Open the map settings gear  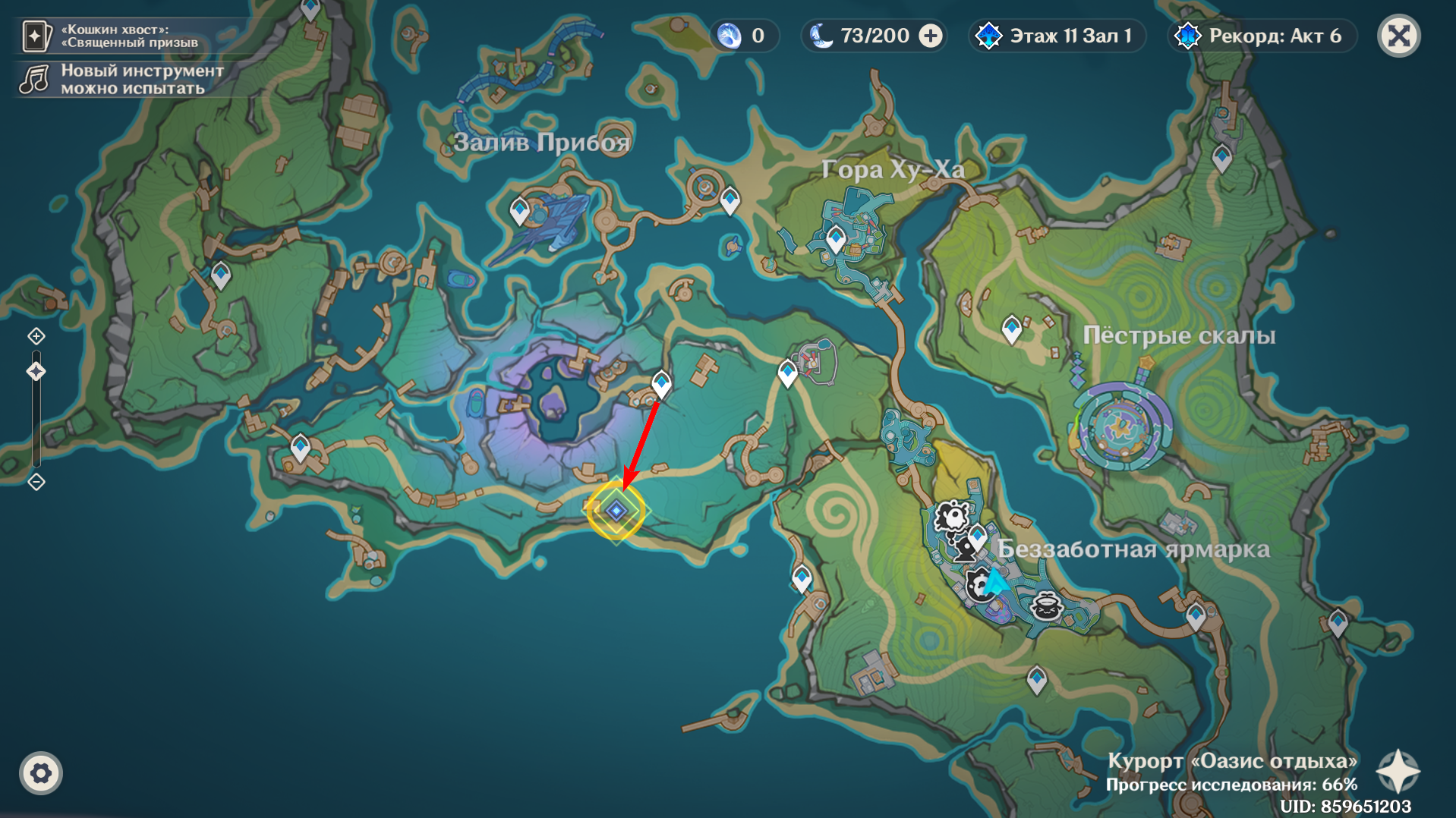click(x=41, y=773)
